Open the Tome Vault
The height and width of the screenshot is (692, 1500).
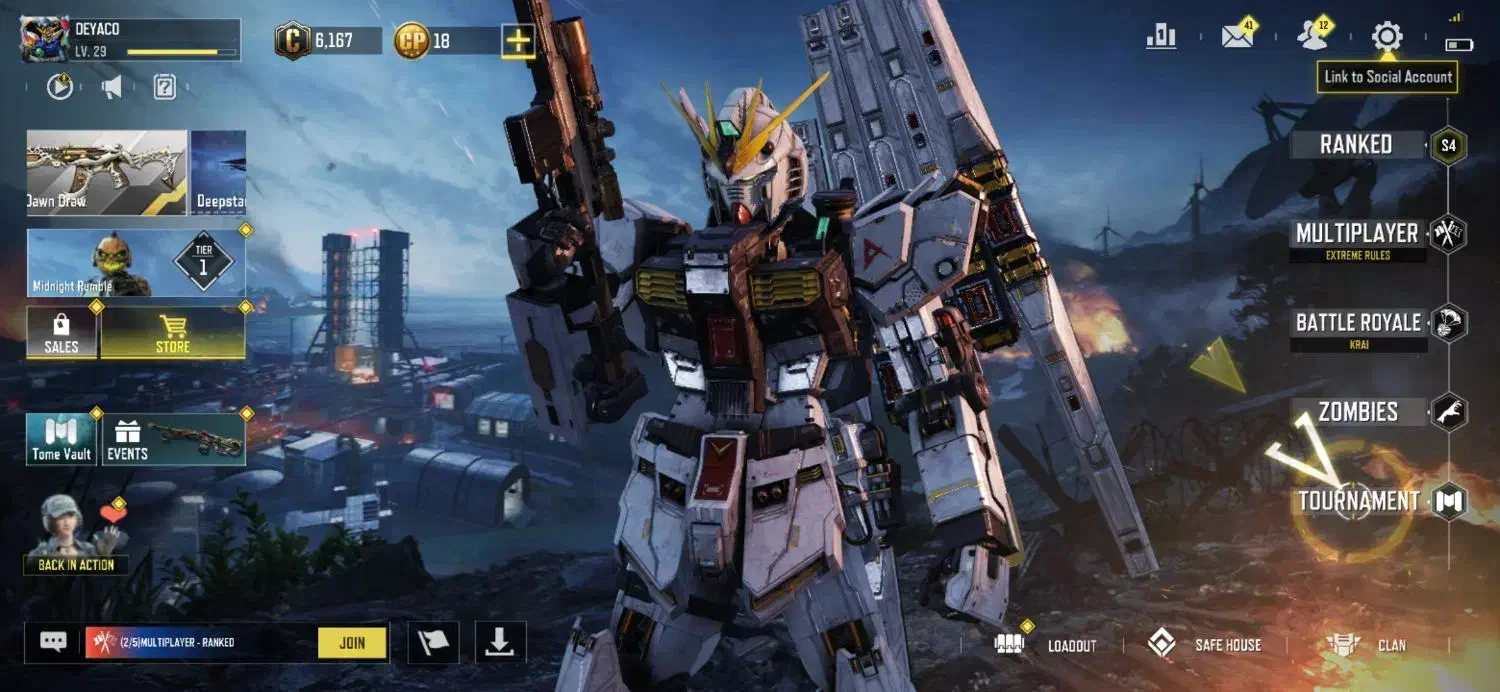[x=61, y=440]
